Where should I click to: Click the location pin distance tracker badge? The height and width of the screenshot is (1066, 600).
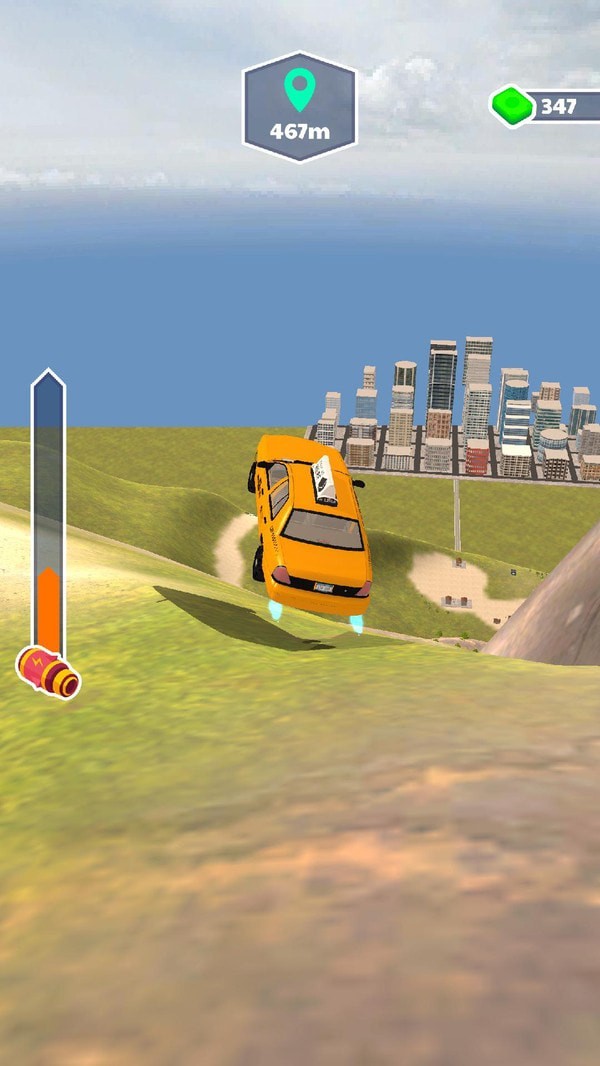coord(299,107)
